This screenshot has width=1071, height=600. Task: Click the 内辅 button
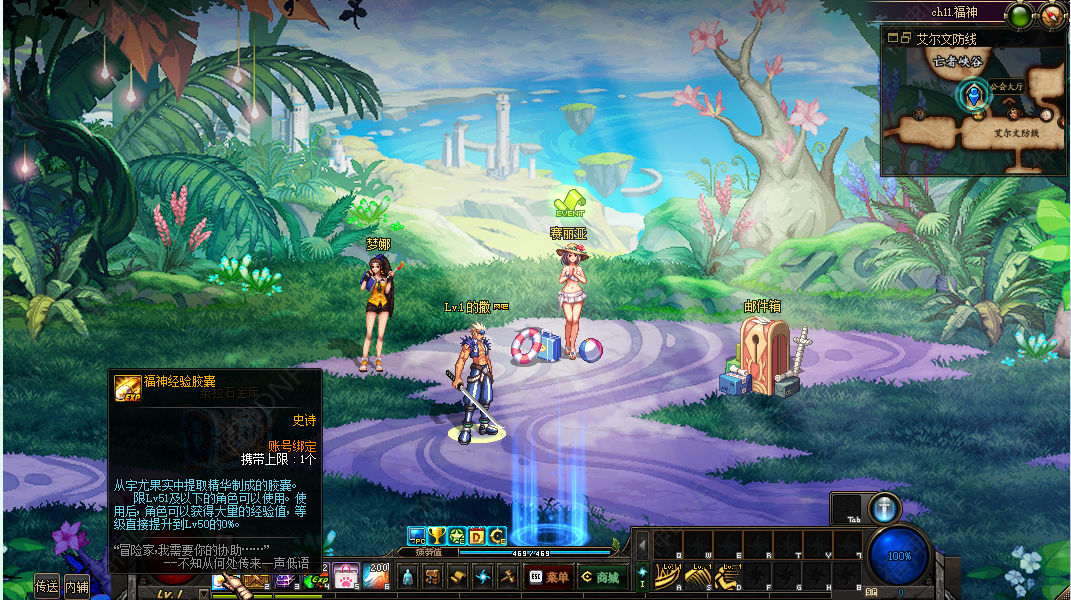click(x=76, y=586)
